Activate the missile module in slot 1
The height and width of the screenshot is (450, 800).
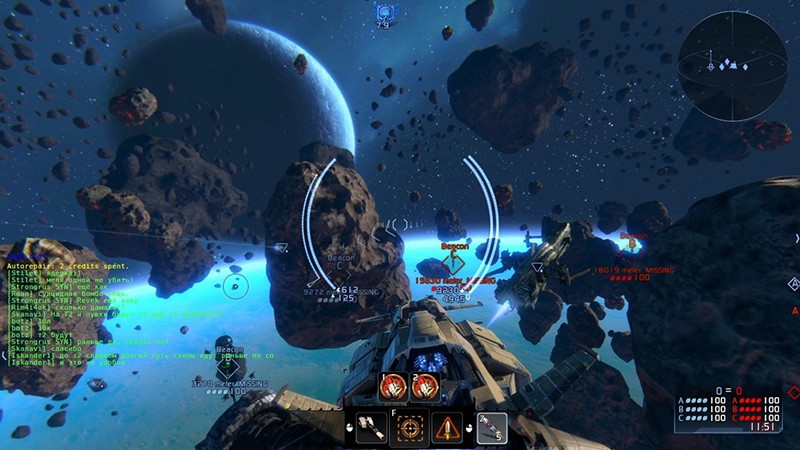pos(394,386)
